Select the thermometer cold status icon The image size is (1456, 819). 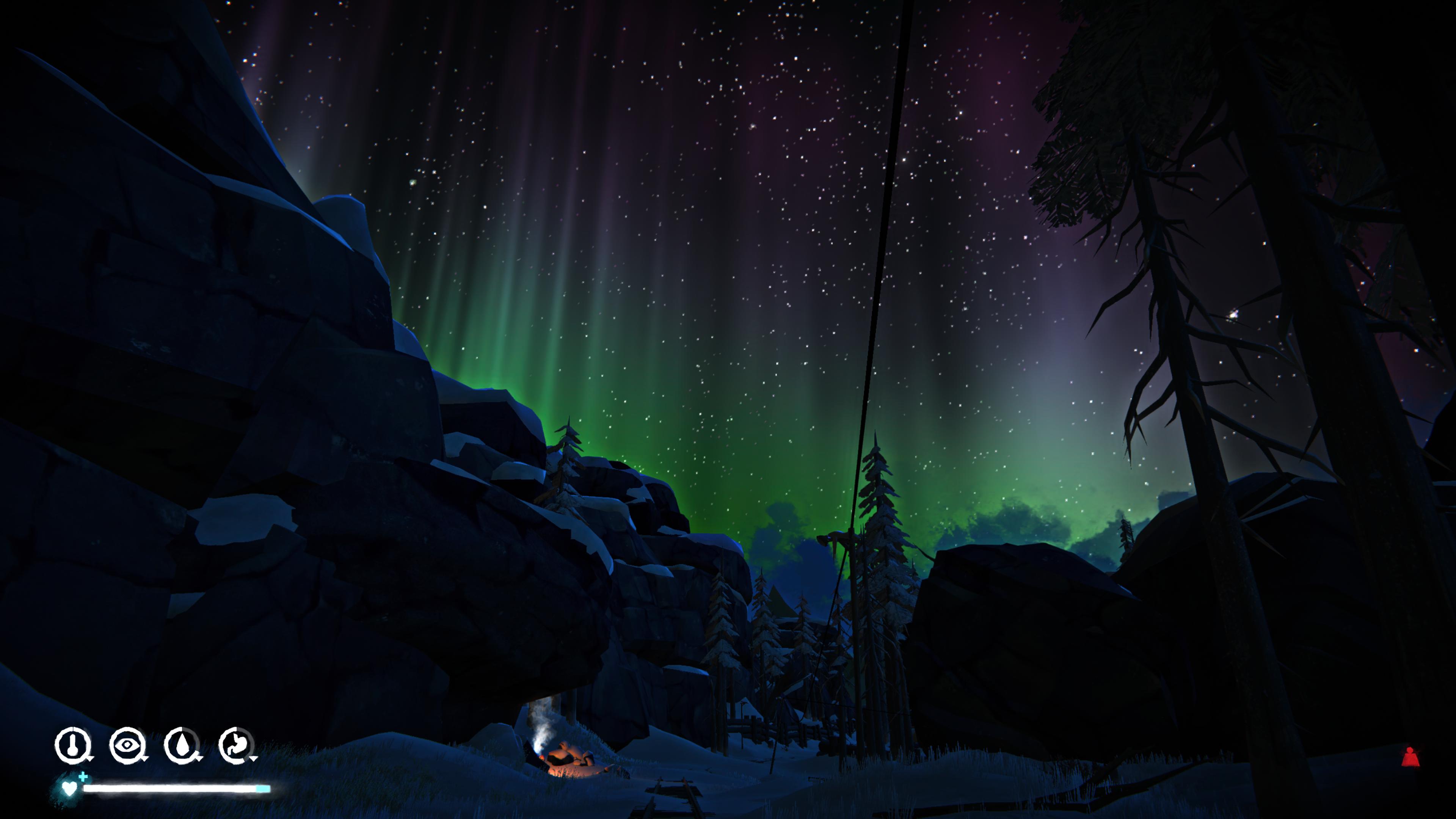click(74, 745)
